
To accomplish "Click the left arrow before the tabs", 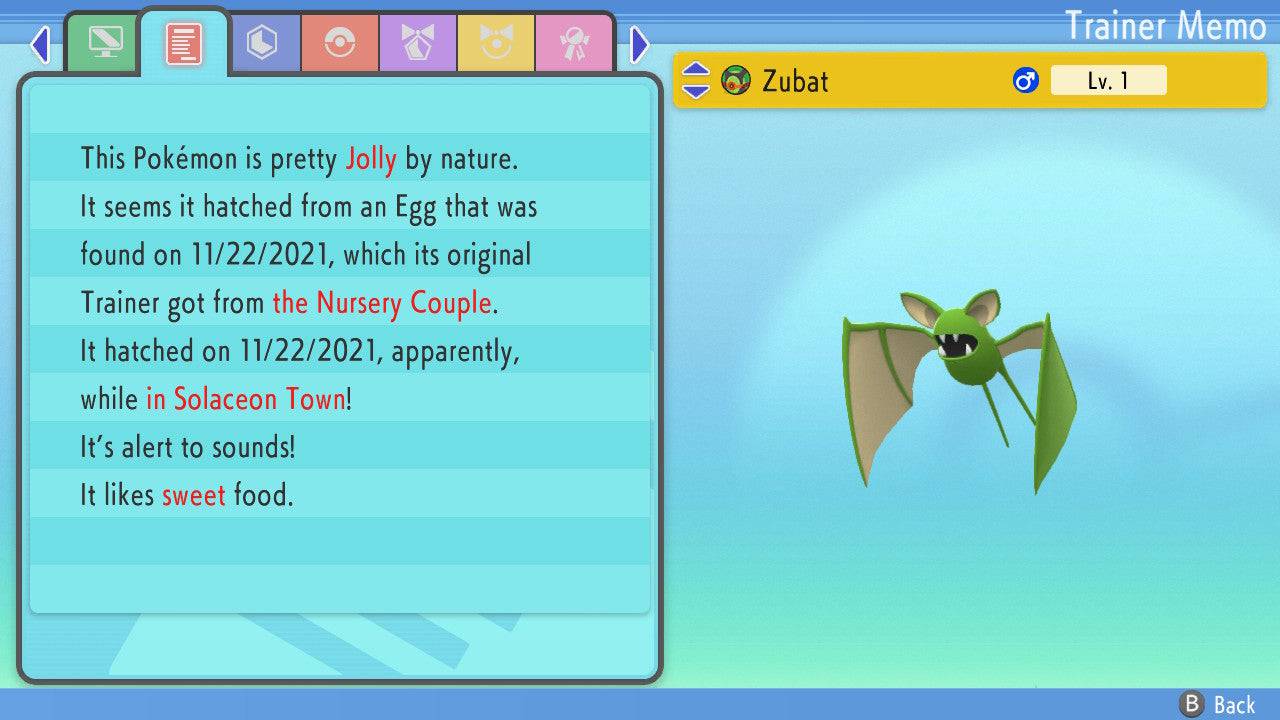I will click(x=40, y=44).
